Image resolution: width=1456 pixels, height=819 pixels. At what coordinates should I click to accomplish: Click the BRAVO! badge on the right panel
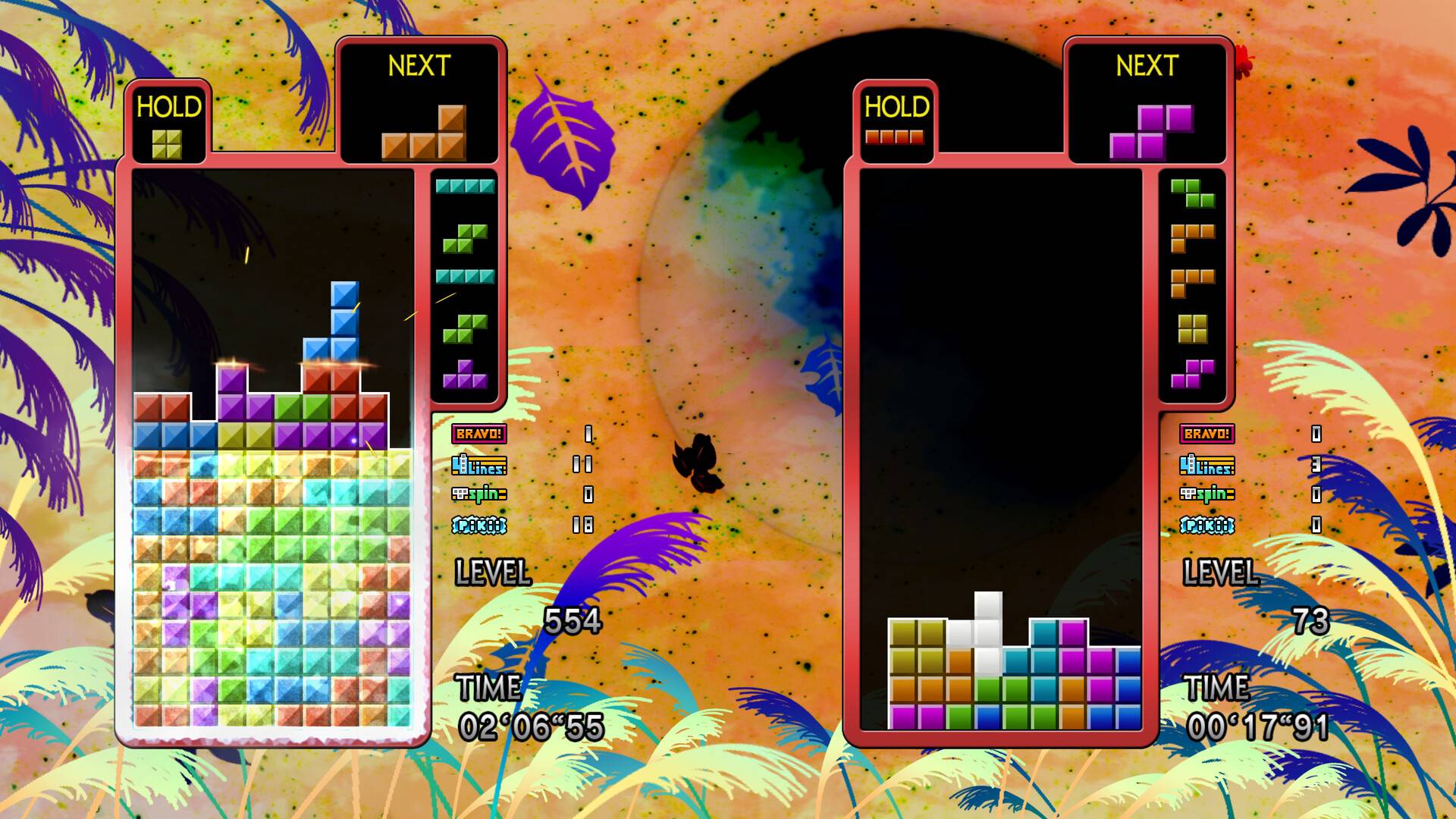click(1209, 435)
